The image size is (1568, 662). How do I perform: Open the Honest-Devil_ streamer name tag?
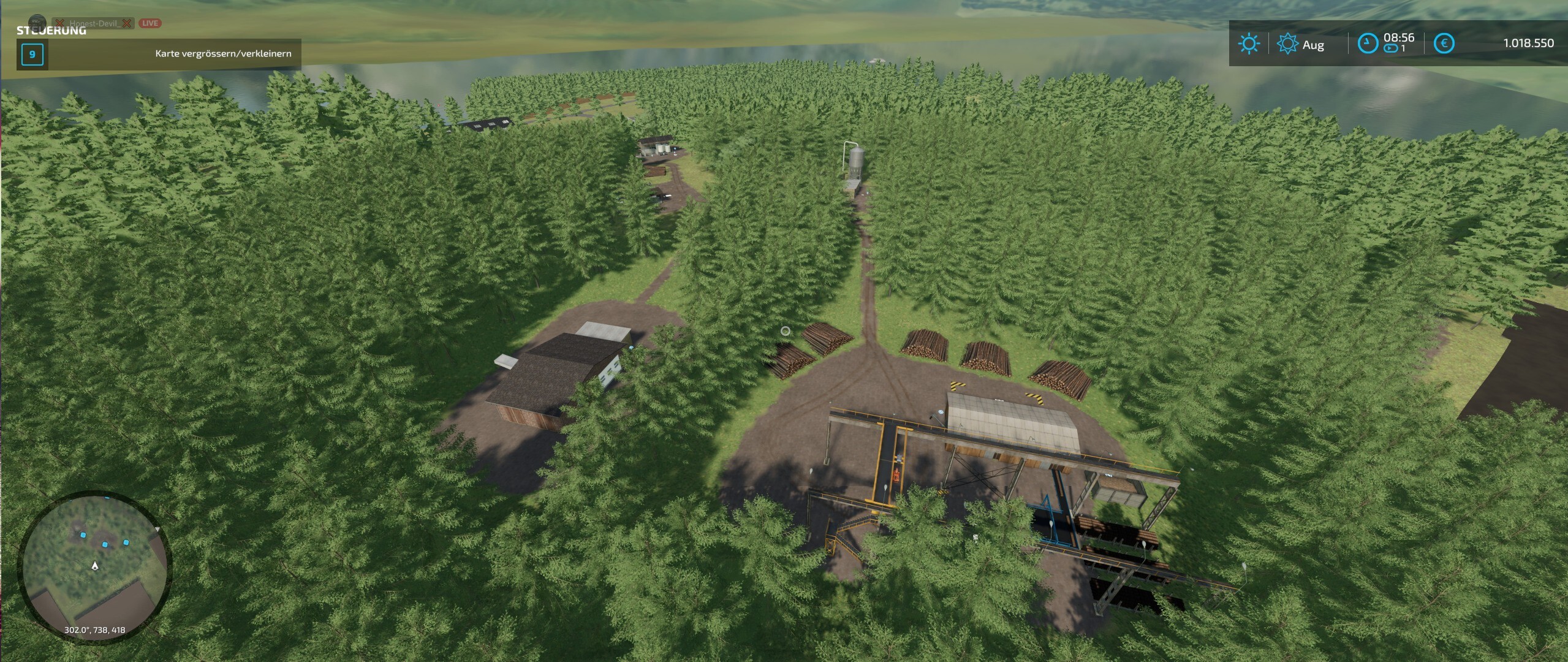point(94,23)
